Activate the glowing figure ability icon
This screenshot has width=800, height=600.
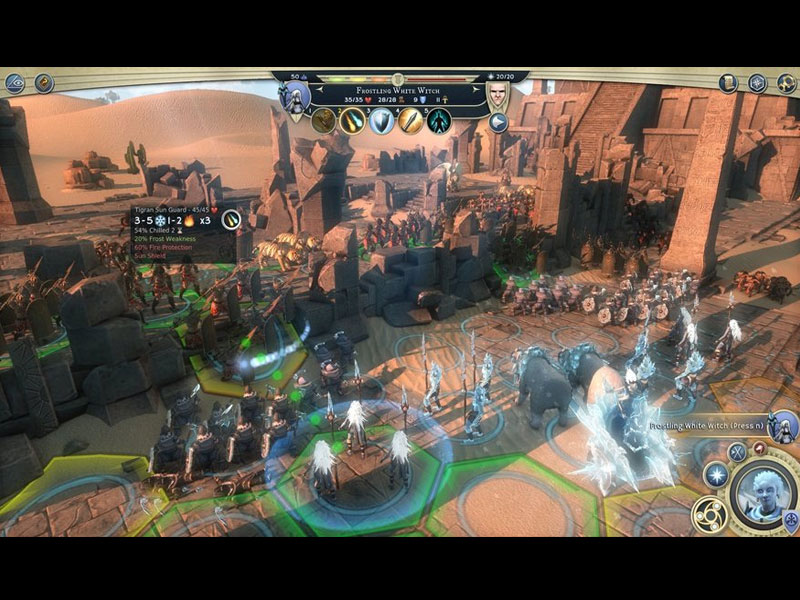[440, 121]
